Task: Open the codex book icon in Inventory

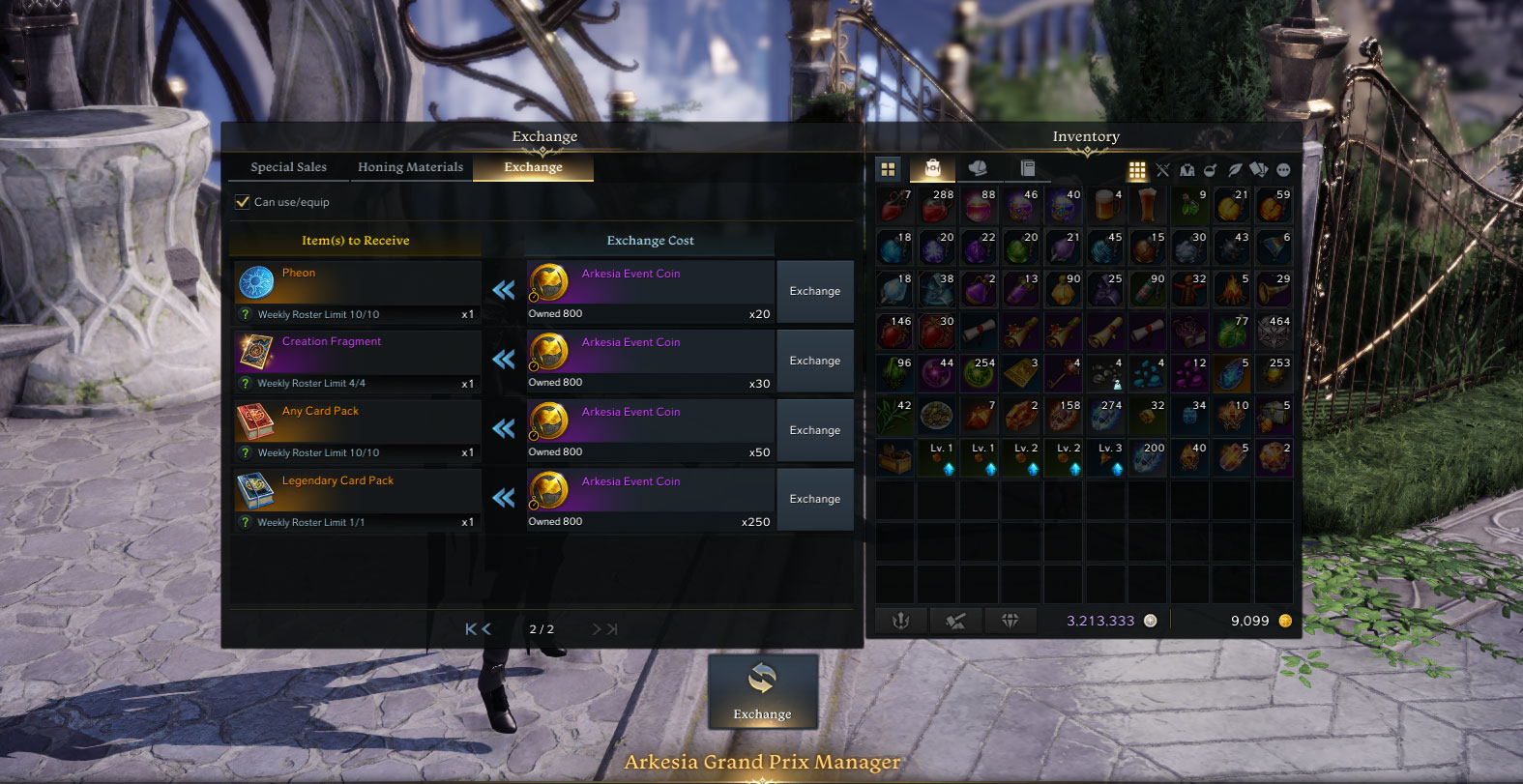Action: (x=1028, y=169)
